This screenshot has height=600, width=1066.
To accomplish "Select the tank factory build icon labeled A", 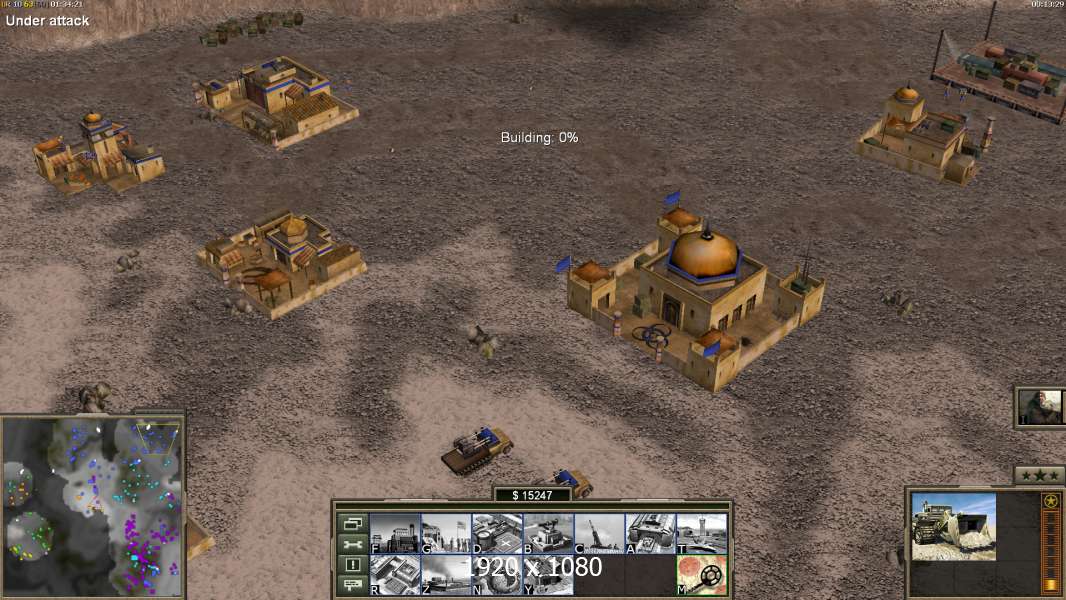I will 650,533.
